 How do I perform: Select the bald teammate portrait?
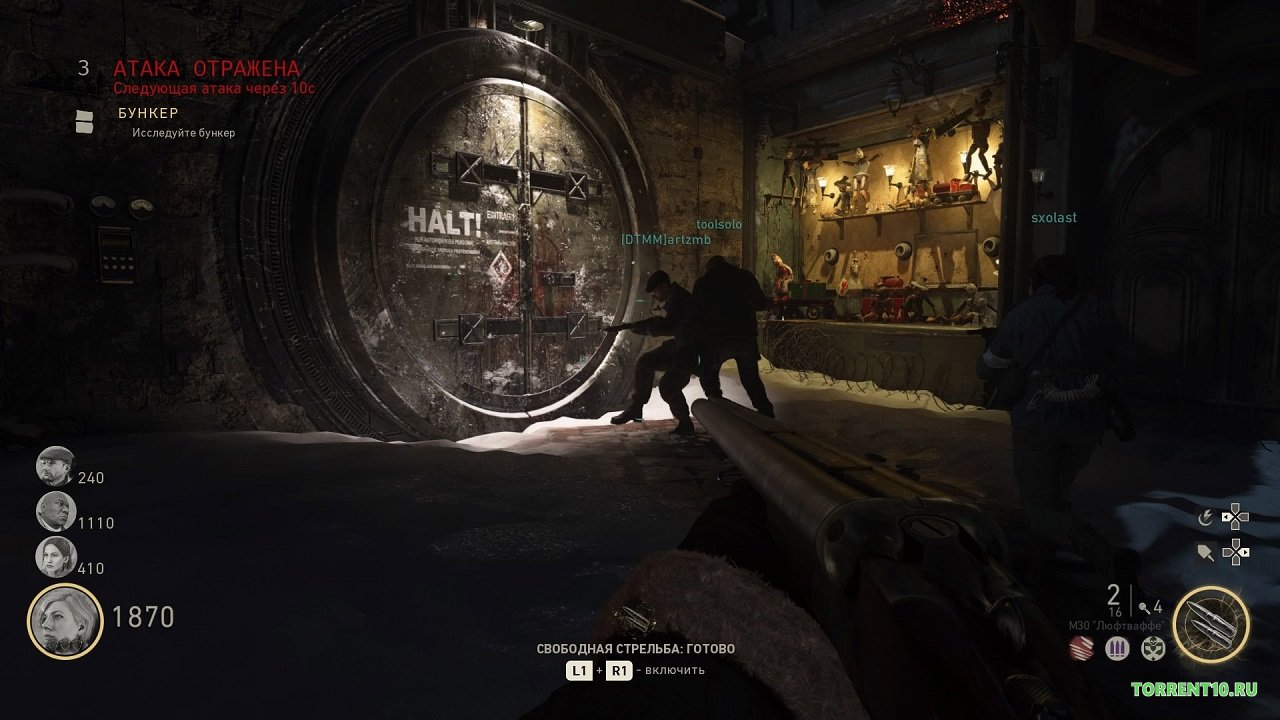[x=56, y=511]
